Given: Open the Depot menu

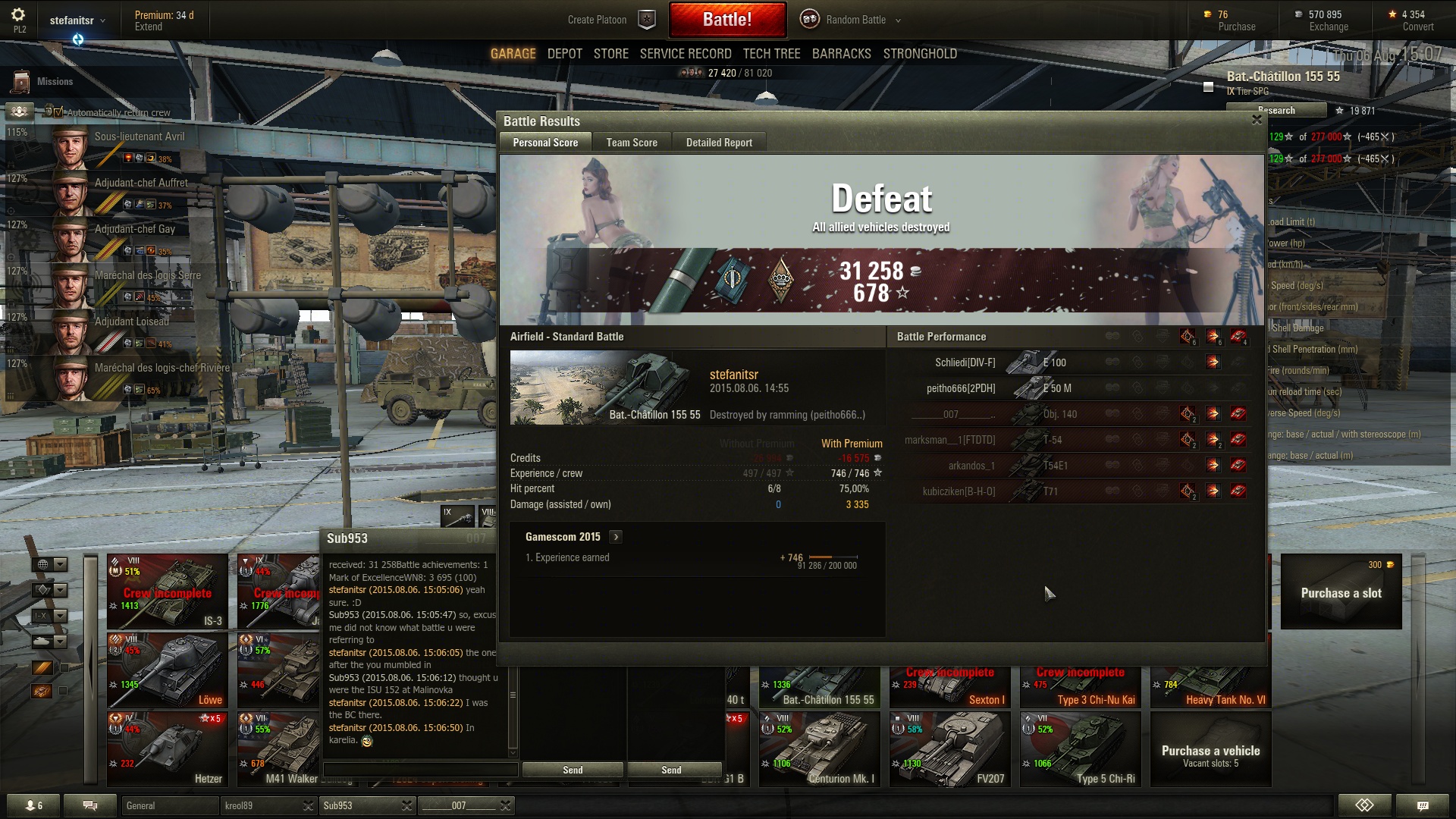Looking at the screenshot, I should [x=564, y=54].
